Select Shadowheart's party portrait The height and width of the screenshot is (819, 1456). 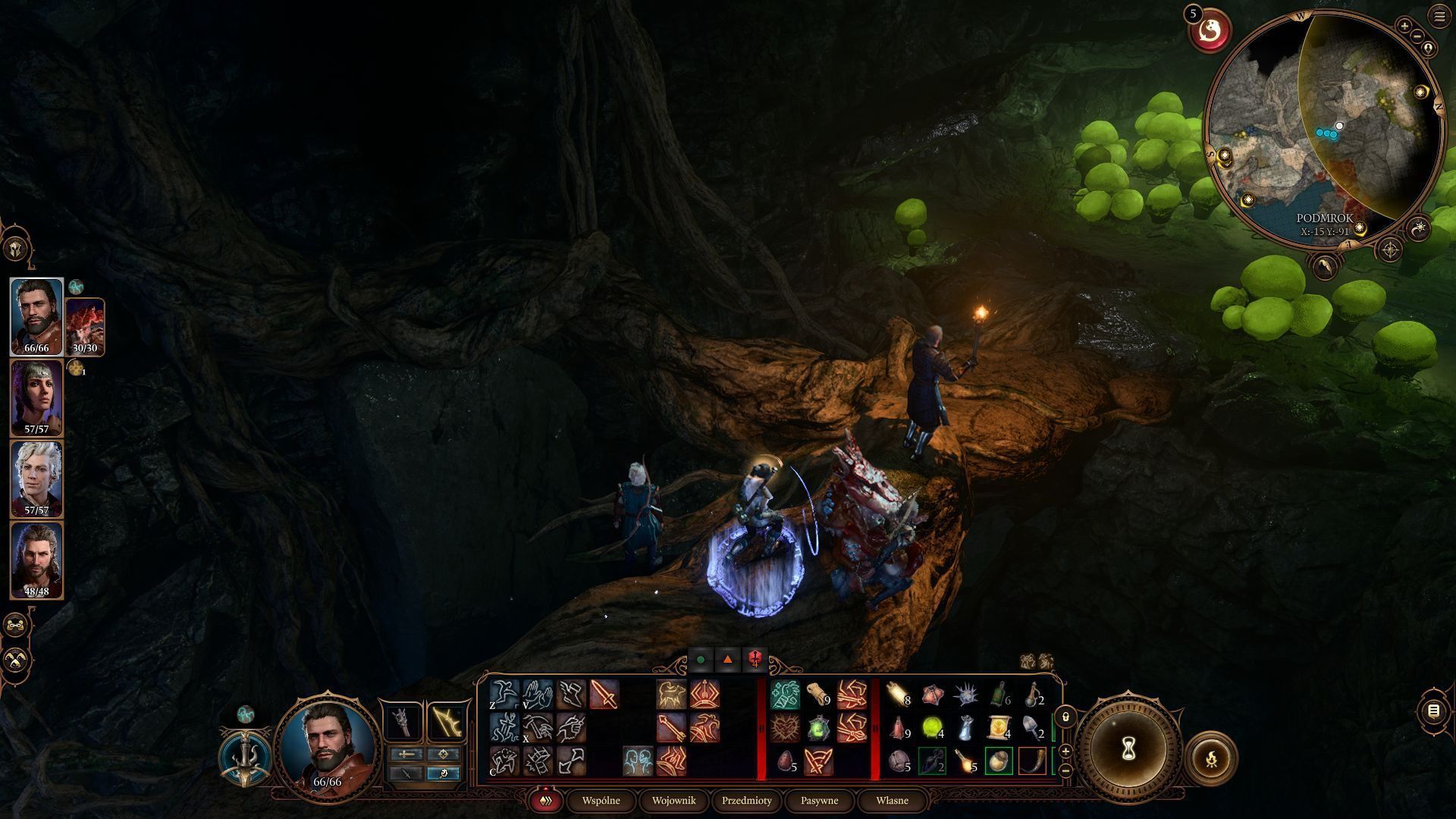tap(36, 397)
